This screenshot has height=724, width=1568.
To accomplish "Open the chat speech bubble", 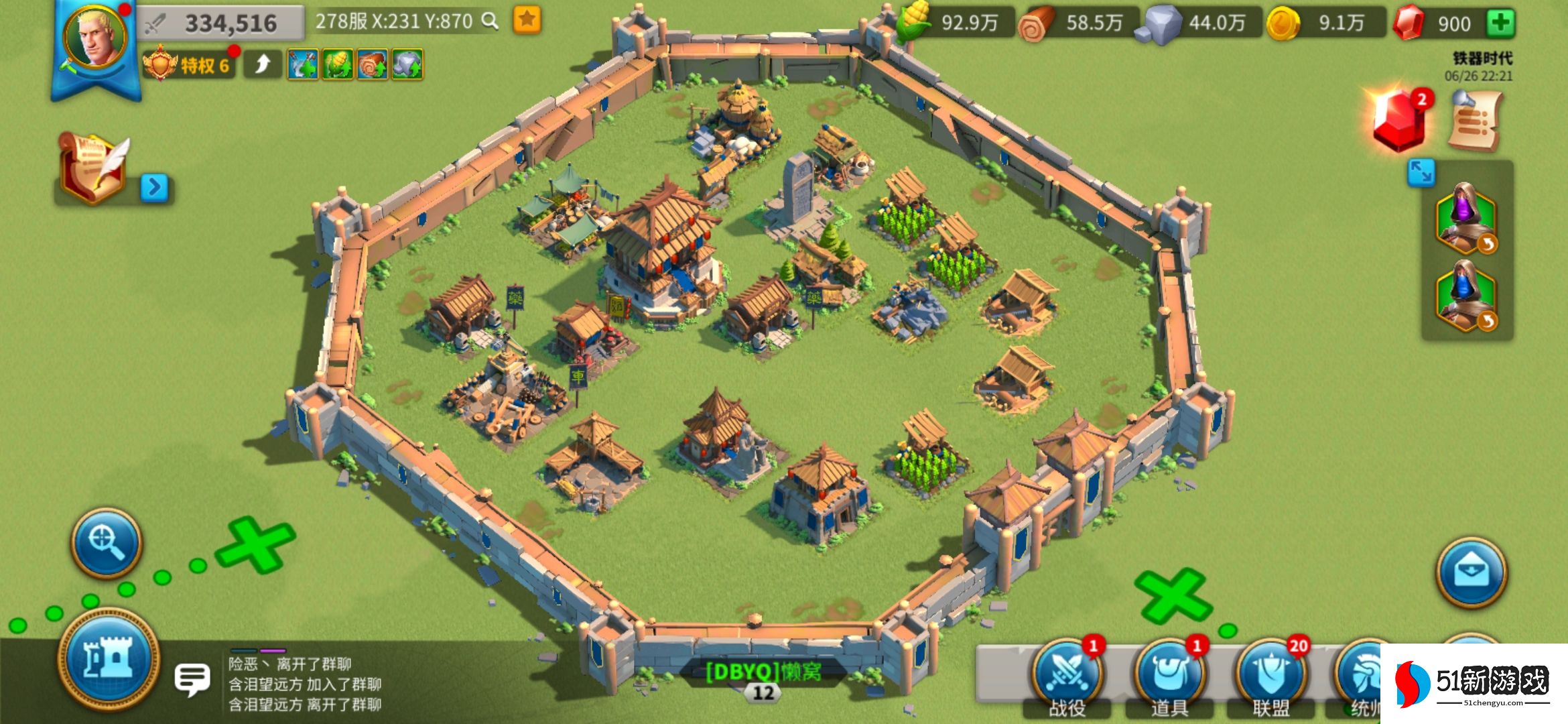I will 192,679.
